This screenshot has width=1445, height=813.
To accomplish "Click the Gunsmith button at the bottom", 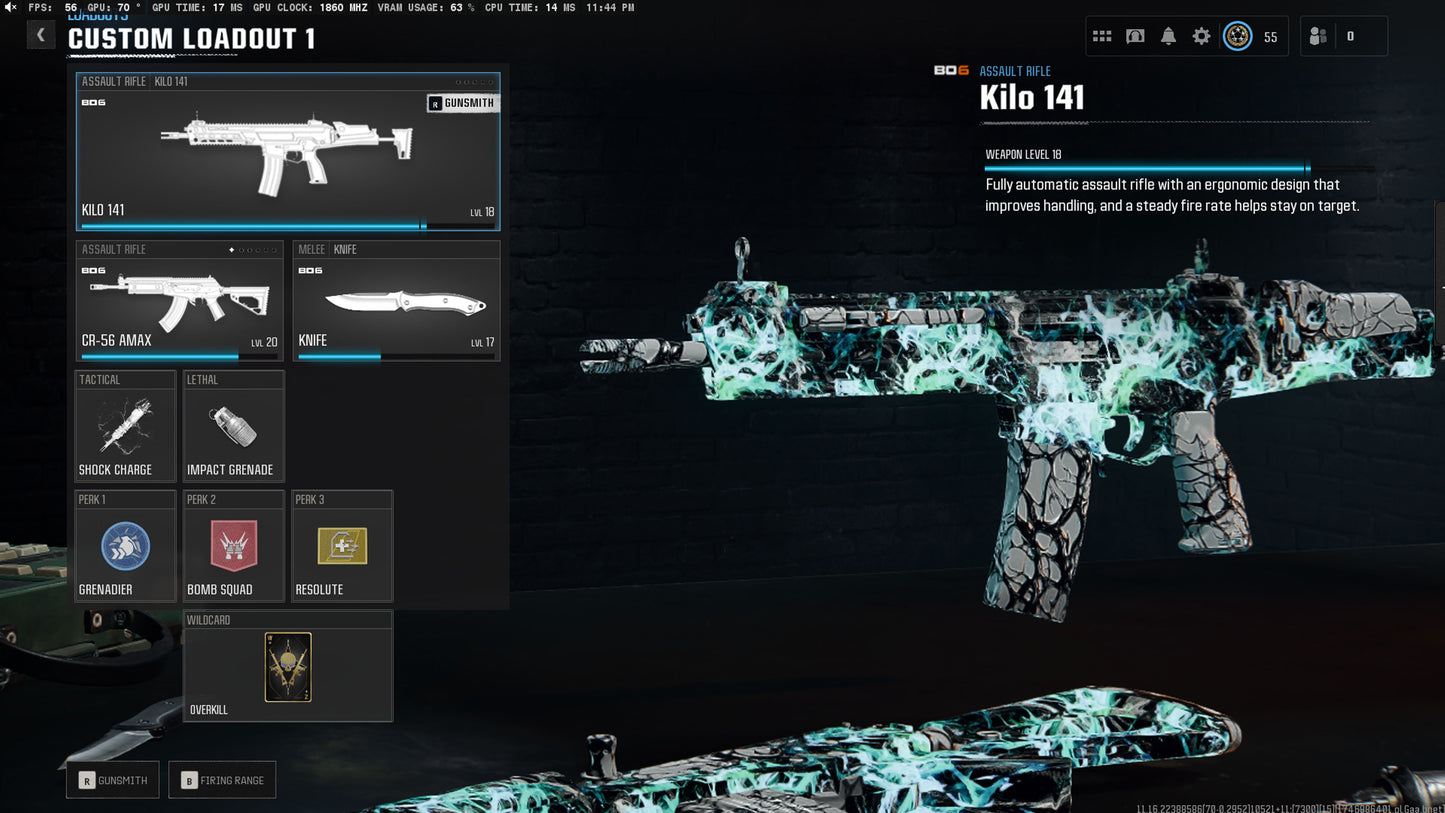I will point(113,780).
